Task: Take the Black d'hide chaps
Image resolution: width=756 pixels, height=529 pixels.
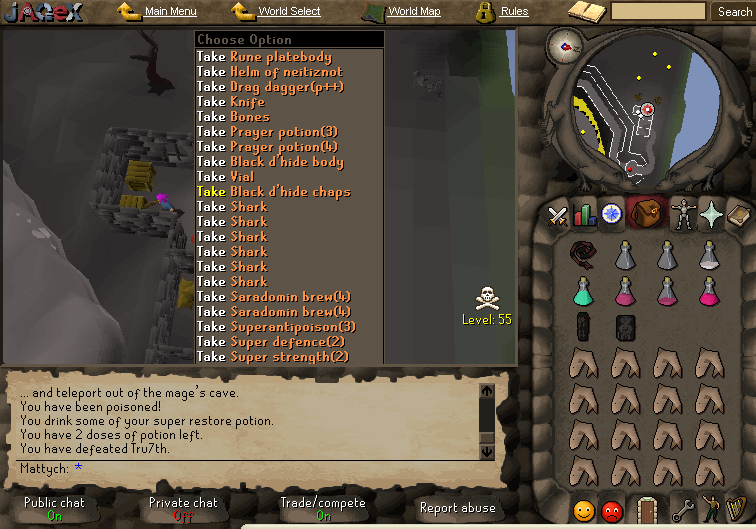Action: point(274,192)
